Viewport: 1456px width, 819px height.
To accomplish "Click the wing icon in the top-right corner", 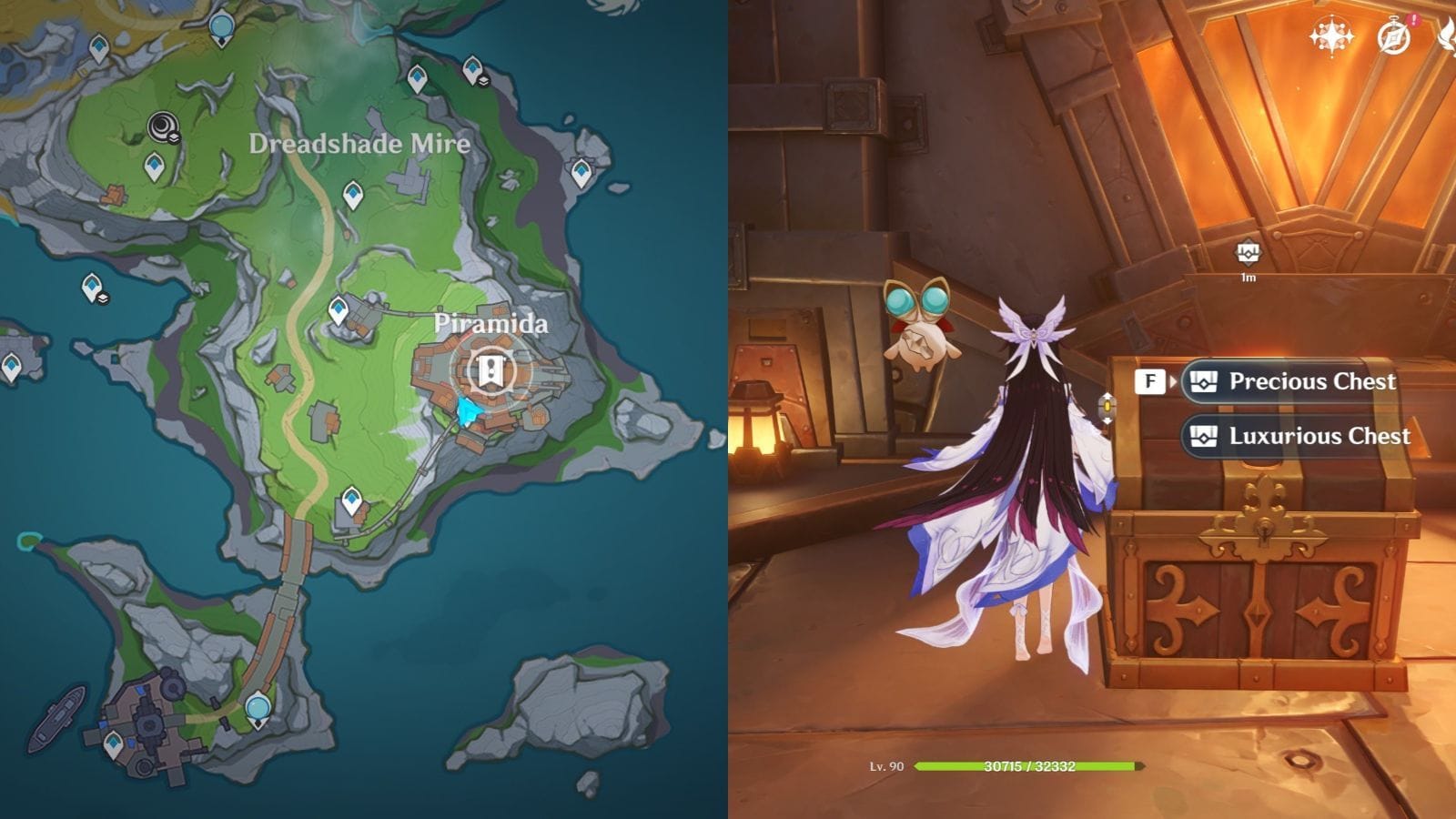I will pos(1449,36).
